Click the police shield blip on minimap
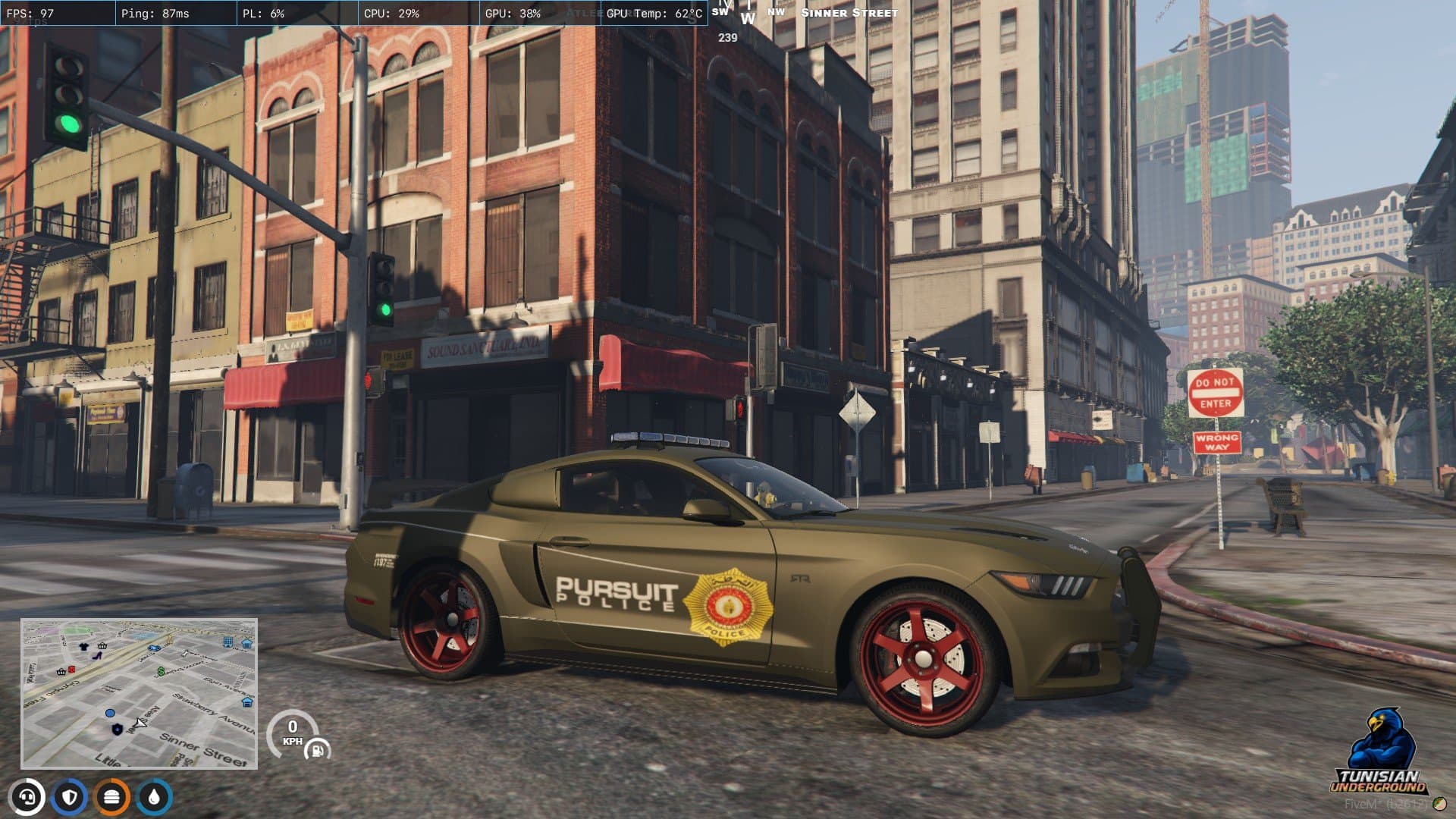Viewport: 1456px width, 819px height. [117, 729]
